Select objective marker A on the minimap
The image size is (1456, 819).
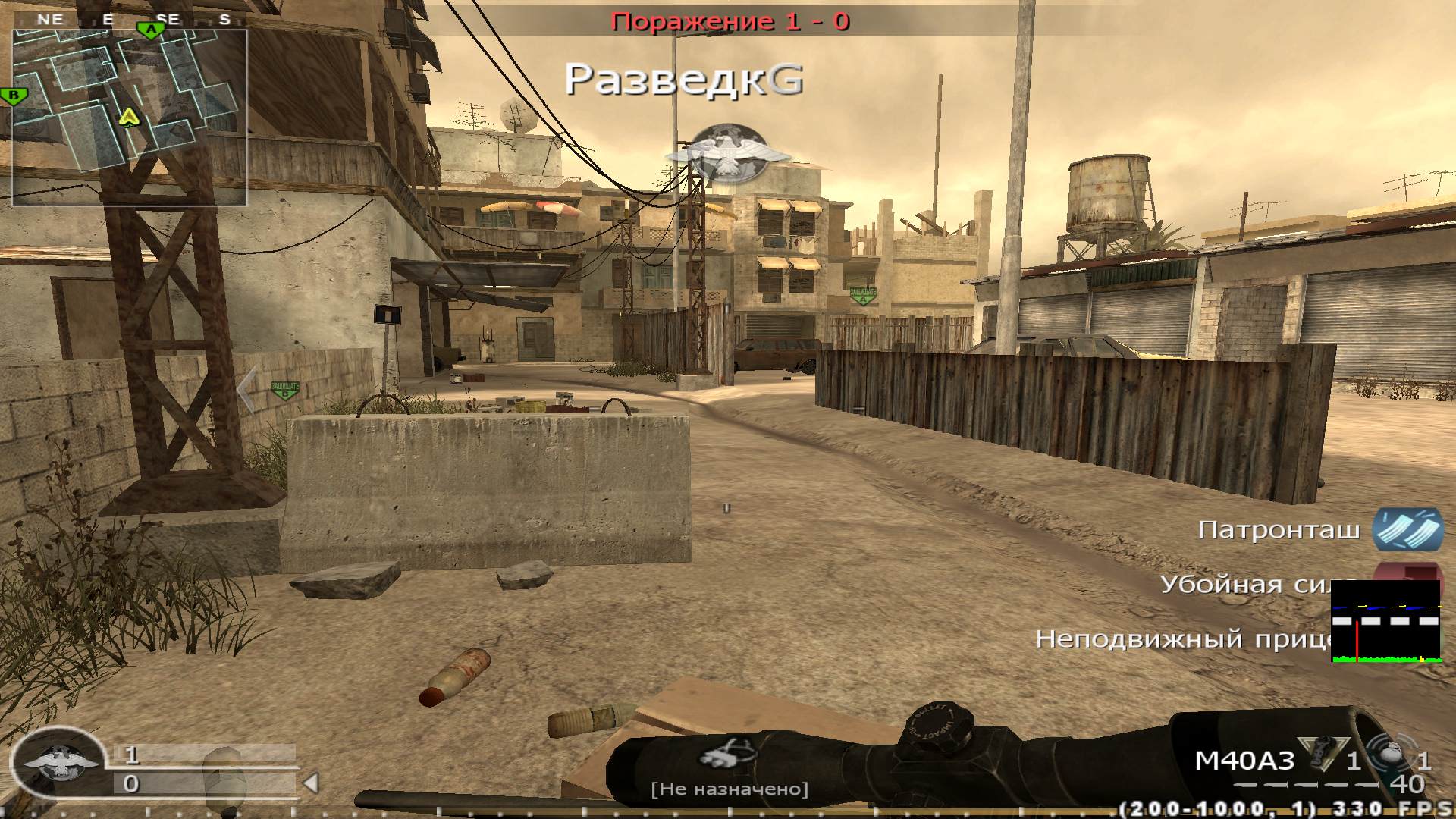pyautogui.click(x=152, y=30)
